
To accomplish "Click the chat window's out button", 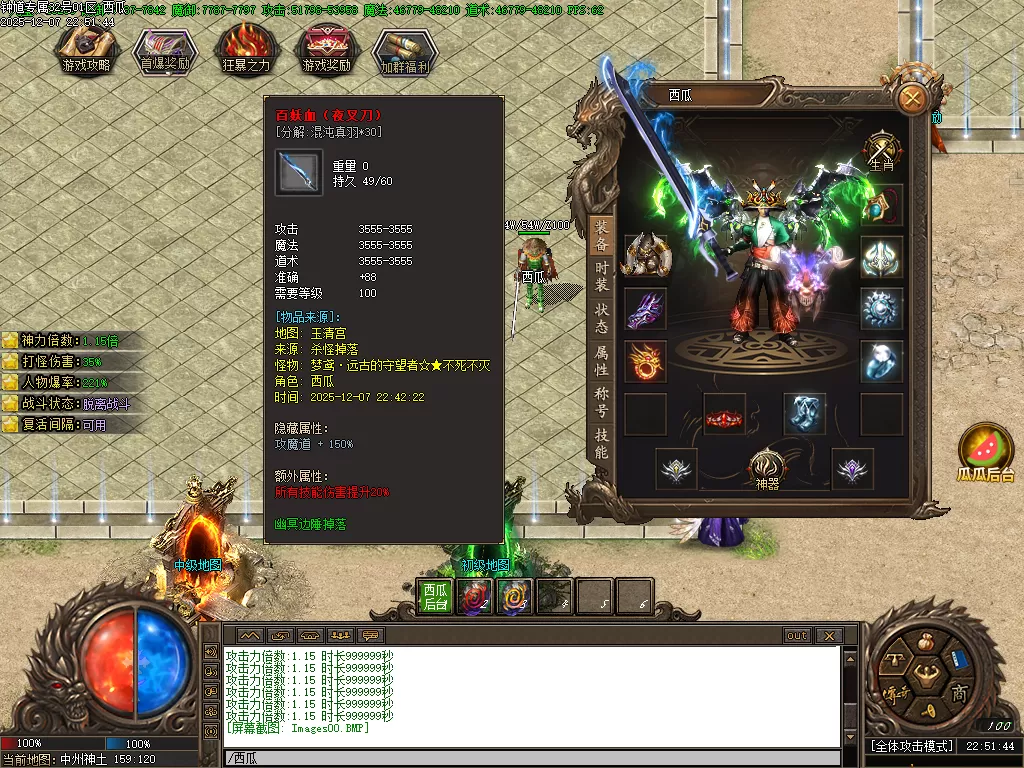I will tap(797, 636).
